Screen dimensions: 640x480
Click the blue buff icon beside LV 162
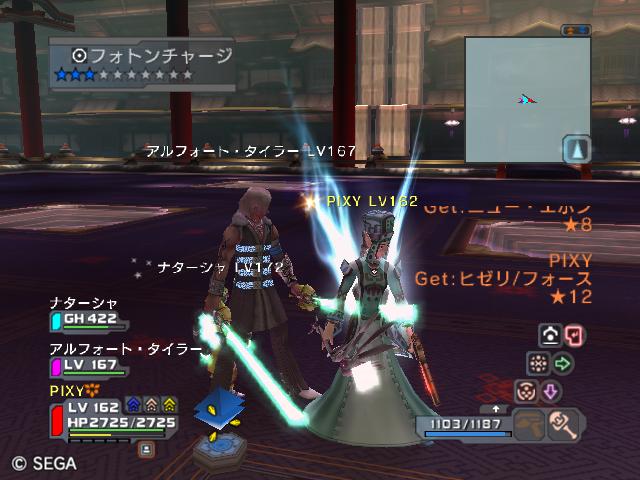click(133, 404)
